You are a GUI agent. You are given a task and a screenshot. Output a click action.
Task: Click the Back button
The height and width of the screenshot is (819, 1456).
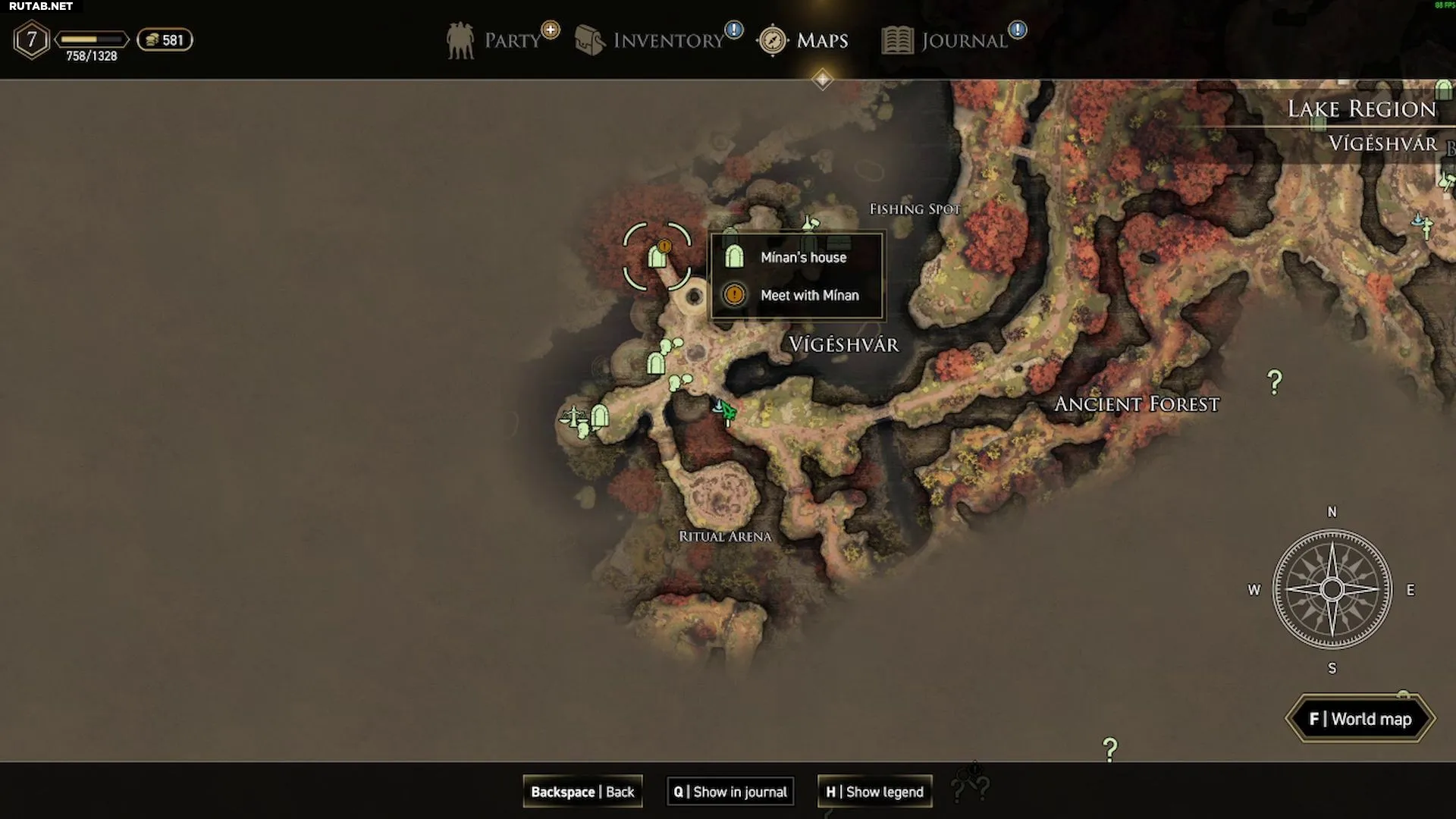point(582,792)
